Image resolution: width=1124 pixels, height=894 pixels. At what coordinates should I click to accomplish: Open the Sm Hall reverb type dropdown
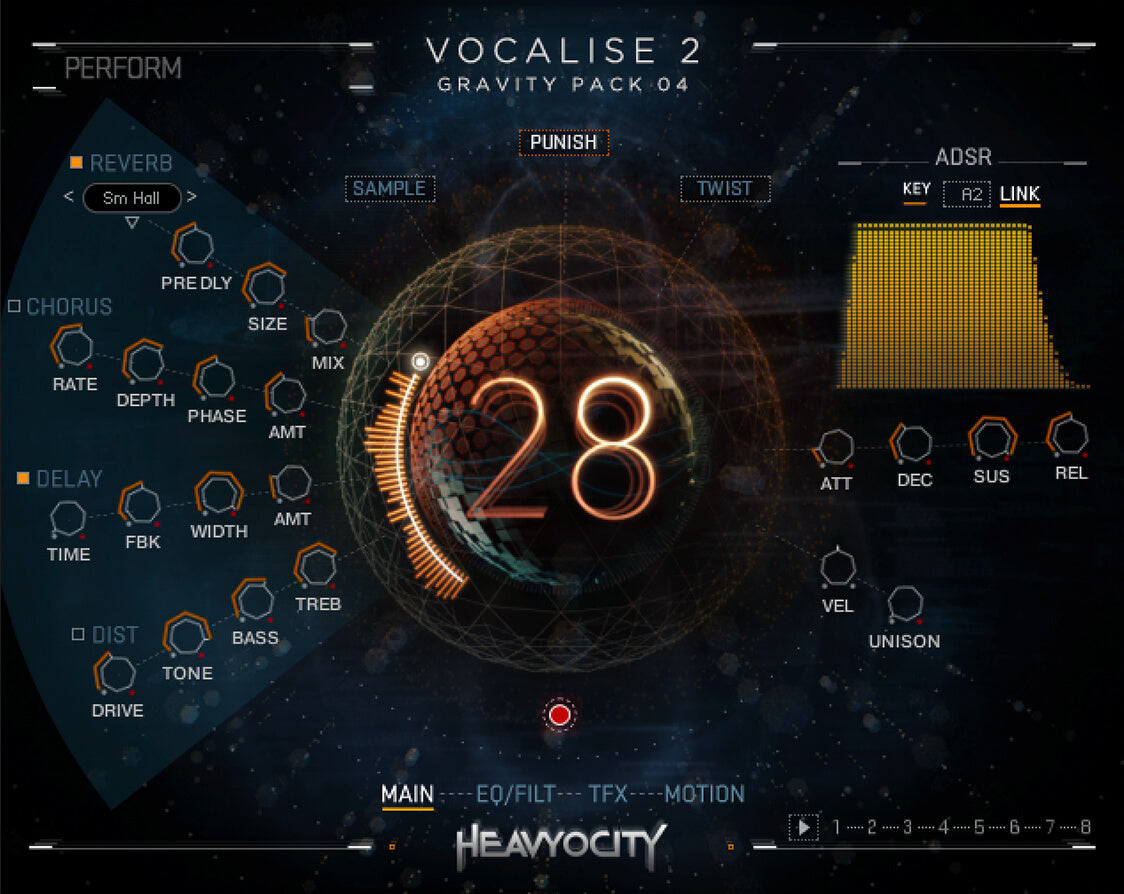click(131, 198)
